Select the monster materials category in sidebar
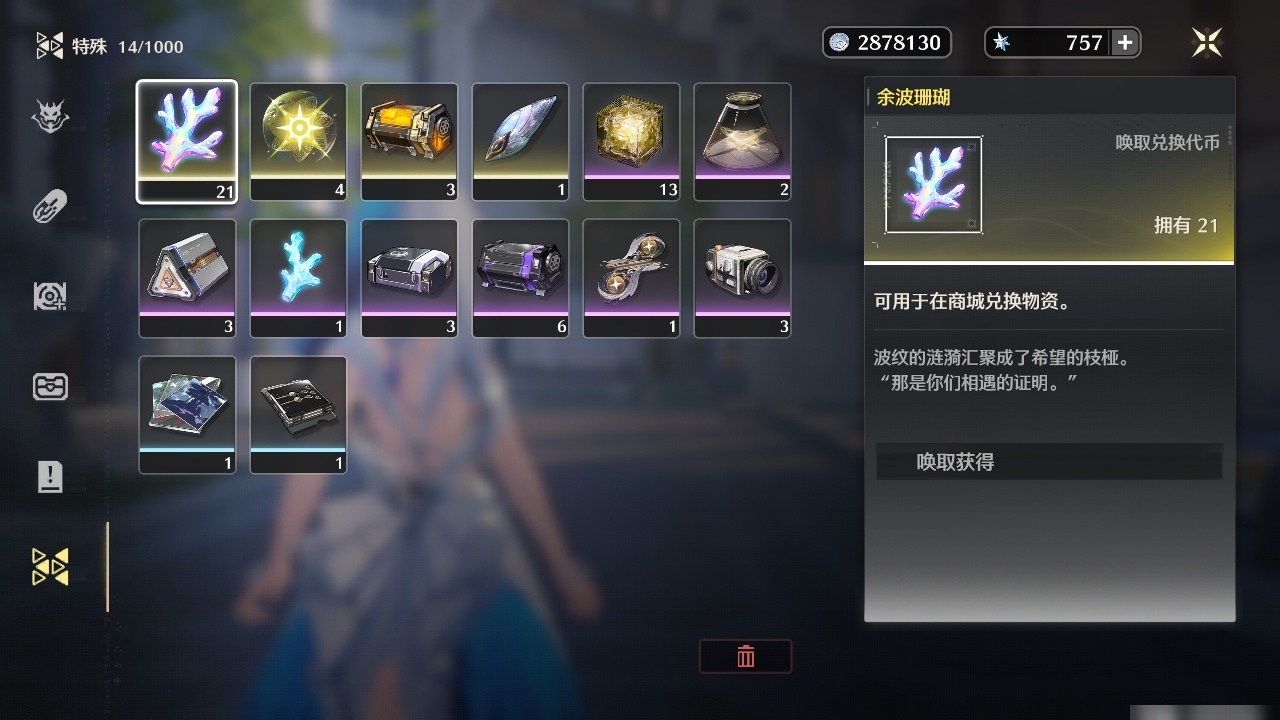Image resolution: width=1280 pixels, height=720 pixels. pos(50,117)
